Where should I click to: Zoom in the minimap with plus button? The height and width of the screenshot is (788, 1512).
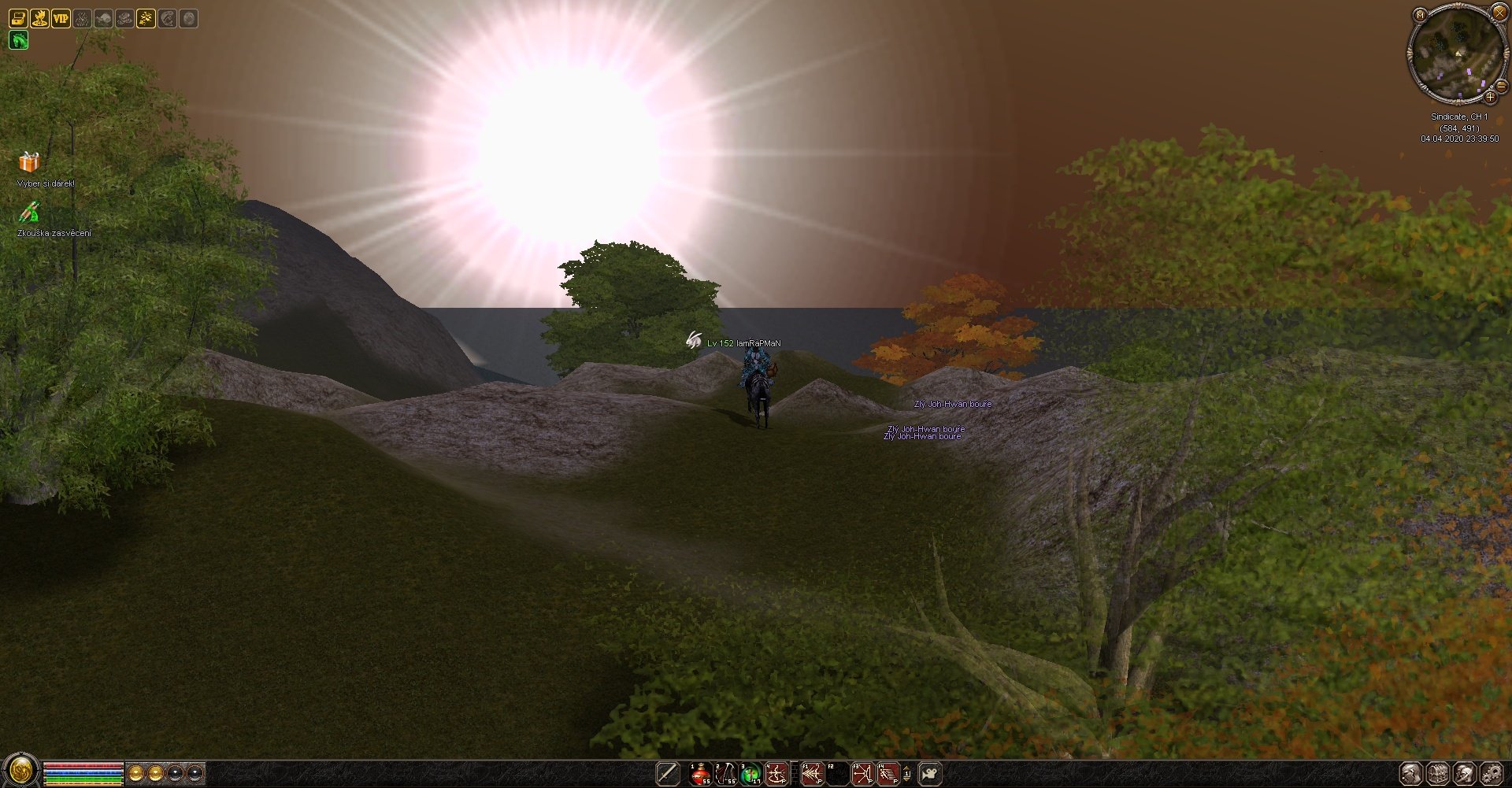coord(1490,97)
